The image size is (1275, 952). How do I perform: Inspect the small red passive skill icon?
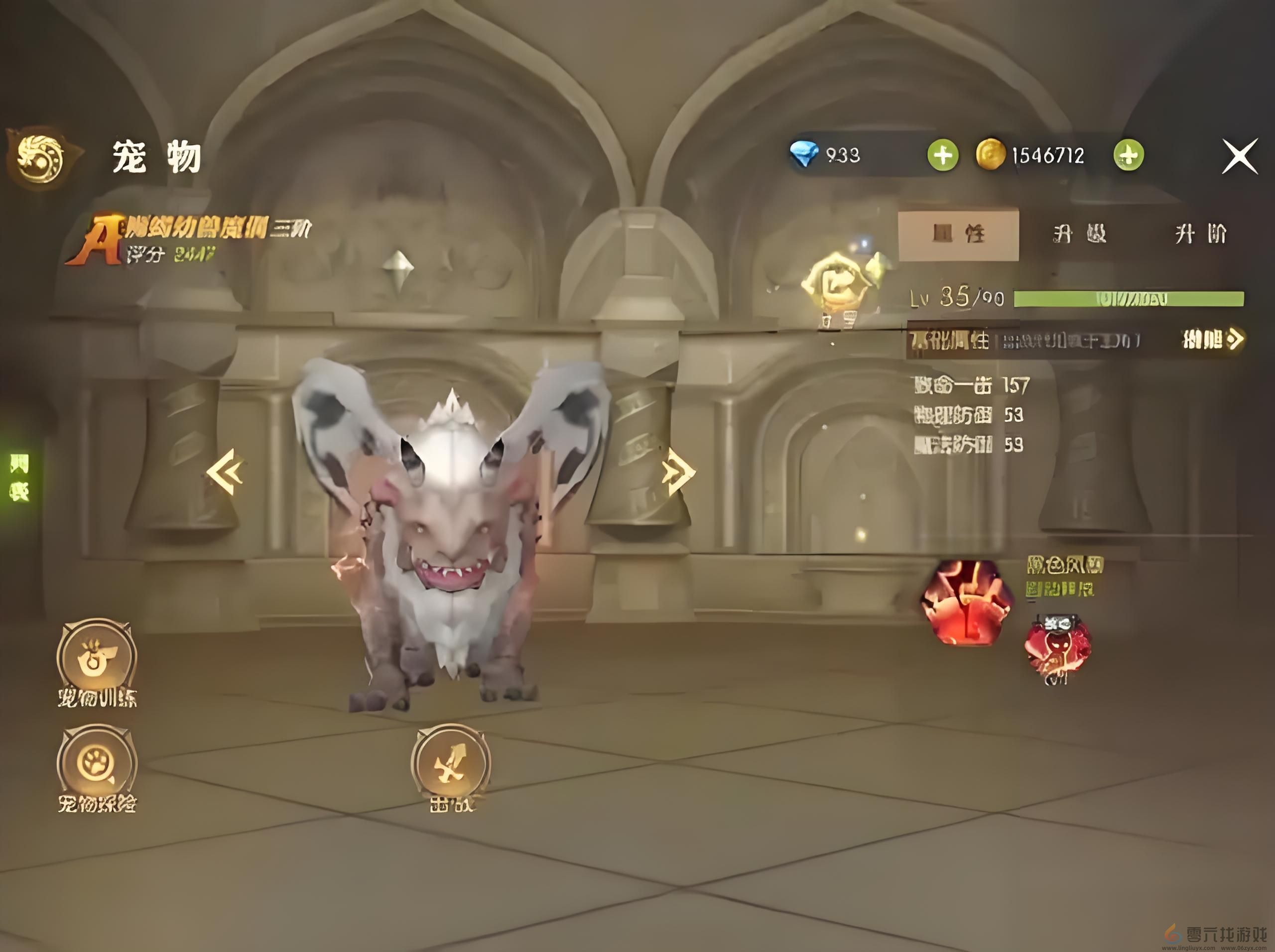tap(1057, 647)
